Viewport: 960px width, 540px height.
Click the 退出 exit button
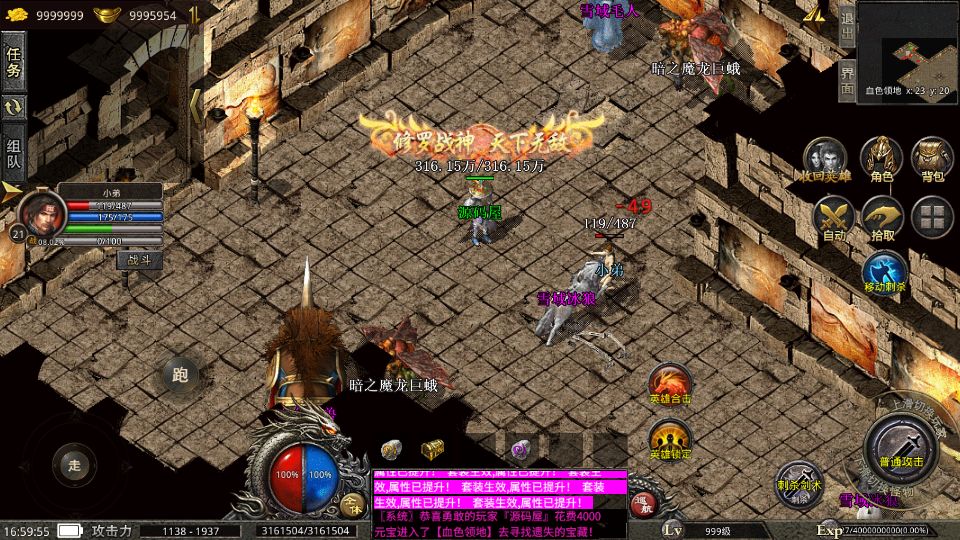click(846, 26)
